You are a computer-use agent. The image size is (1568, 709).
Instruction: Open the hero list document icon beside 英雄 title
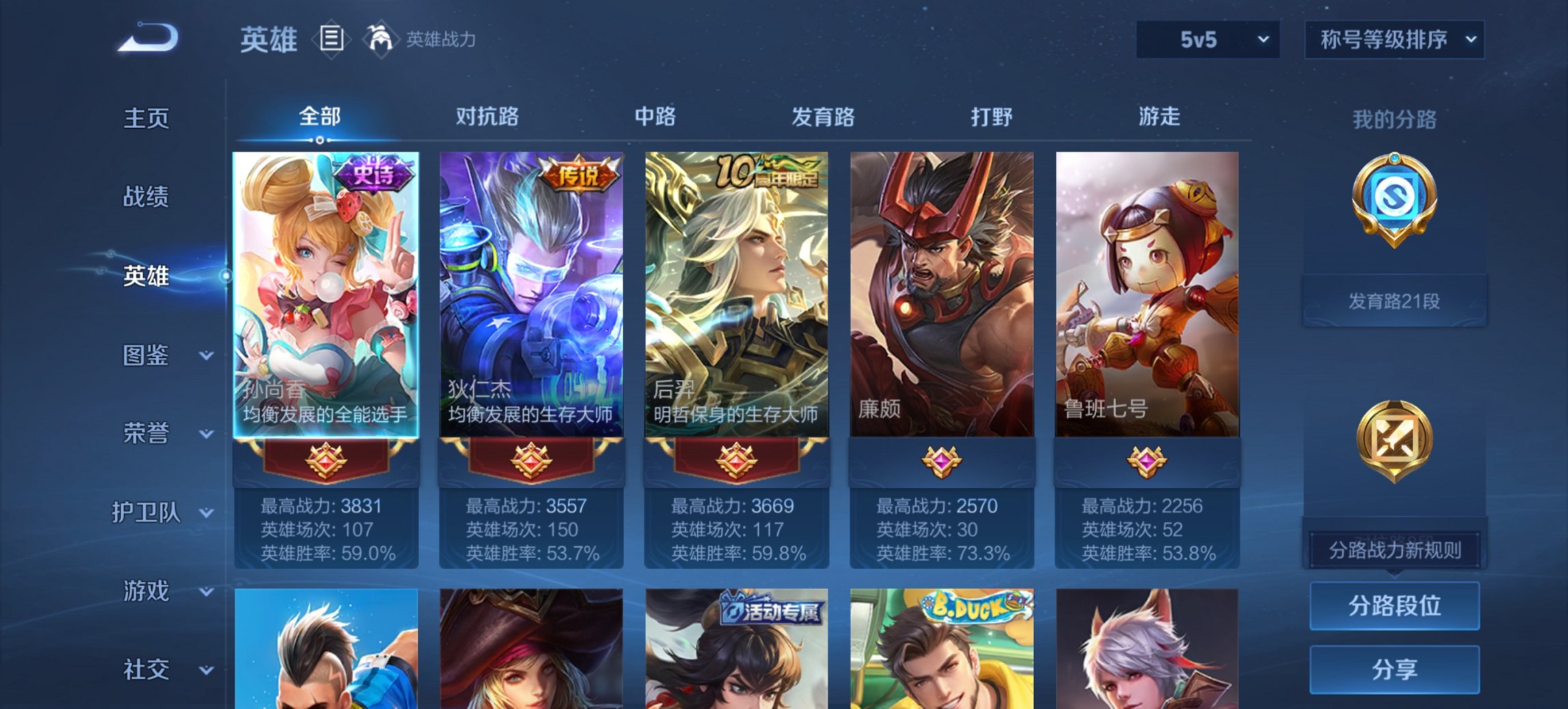coord(331,40)
